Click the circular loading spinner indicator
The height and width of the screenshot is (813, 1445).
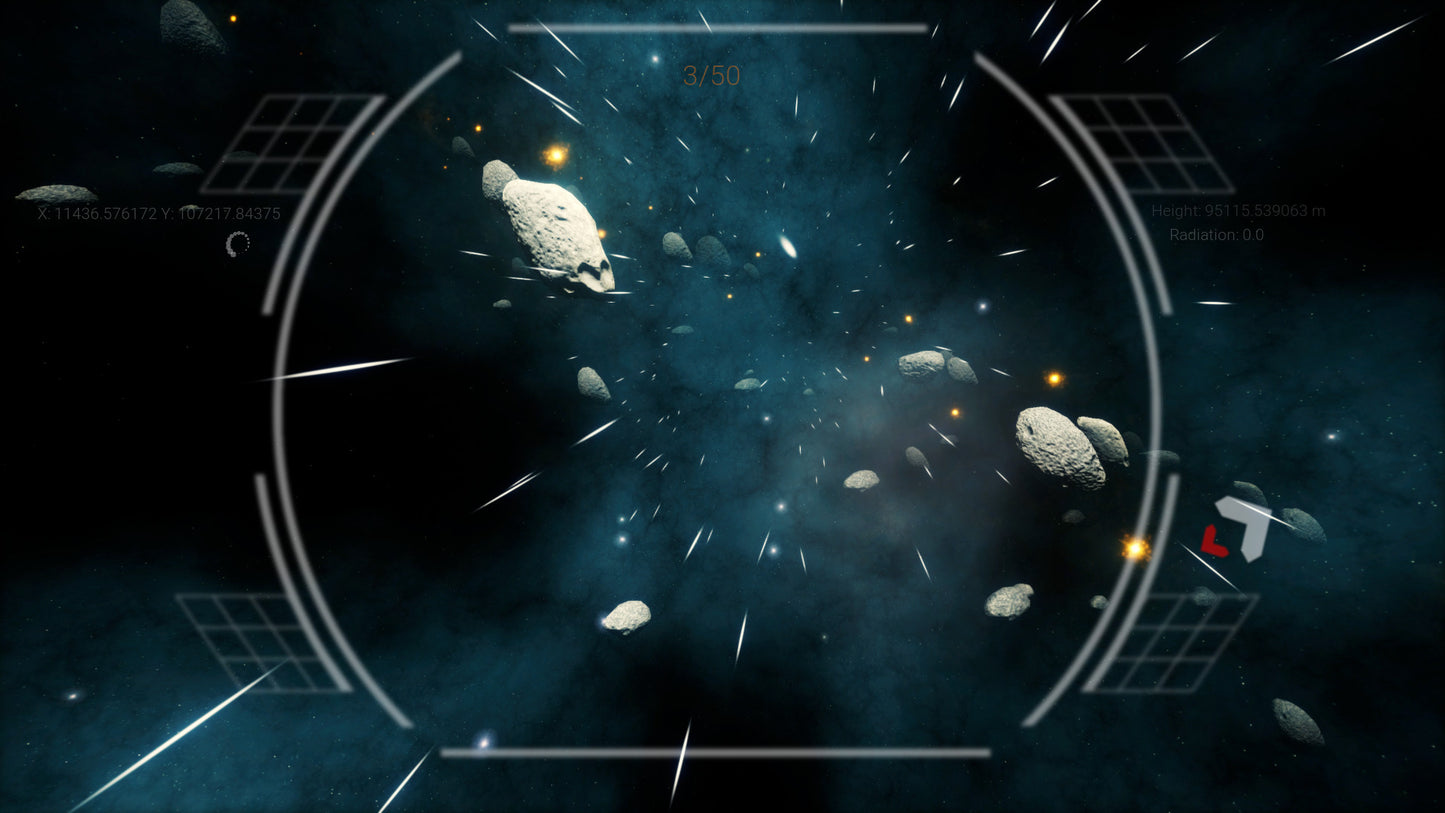[x=238, y=243]
